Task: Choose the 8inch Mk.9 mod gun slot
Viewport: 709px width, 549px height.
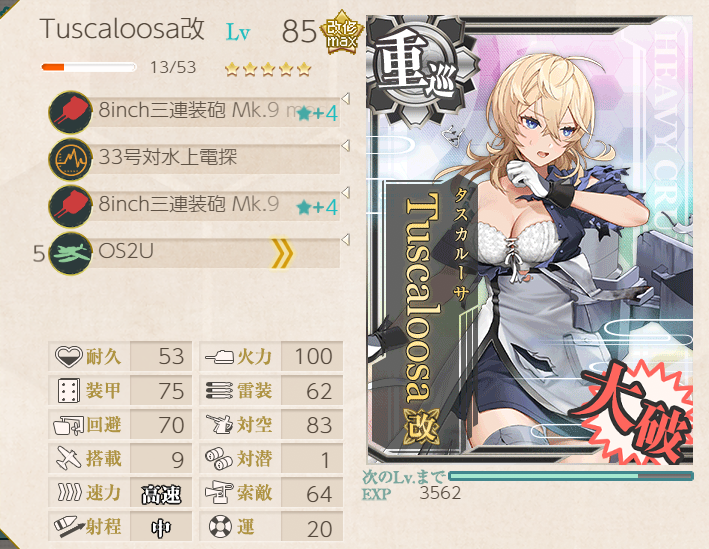Action: [x=195, y=110]
